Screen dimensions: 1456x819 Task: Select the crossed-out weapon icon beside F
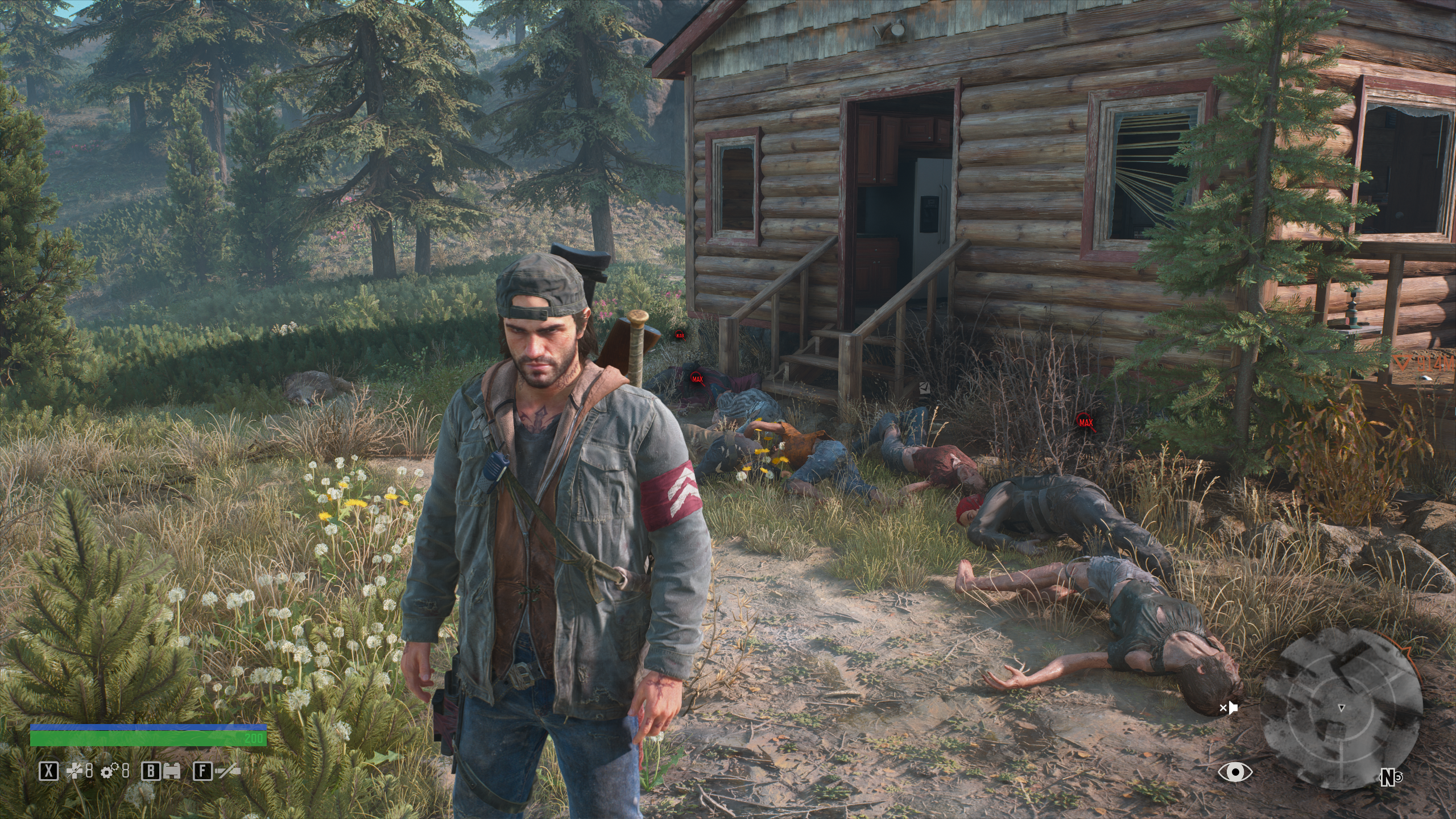click(228, 771)
